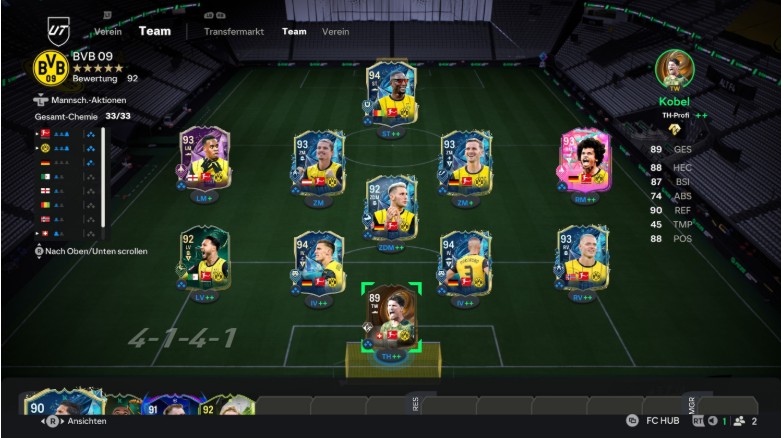
Task: Pick the 92-rated ZDM card
Action: coord(391,208)
